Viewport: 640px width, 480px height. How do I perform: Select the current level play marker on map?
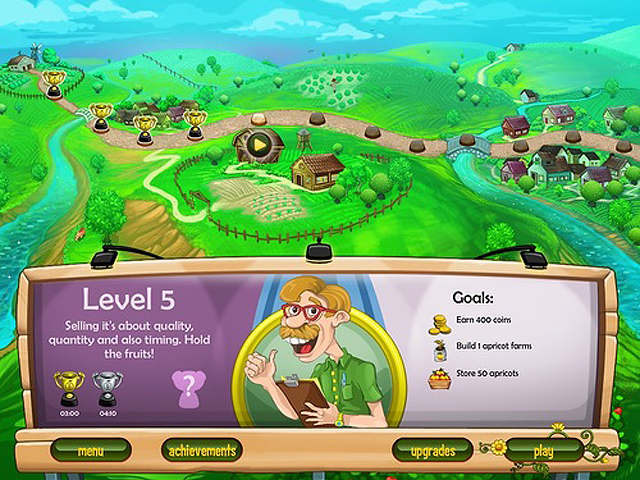point(259,146)
